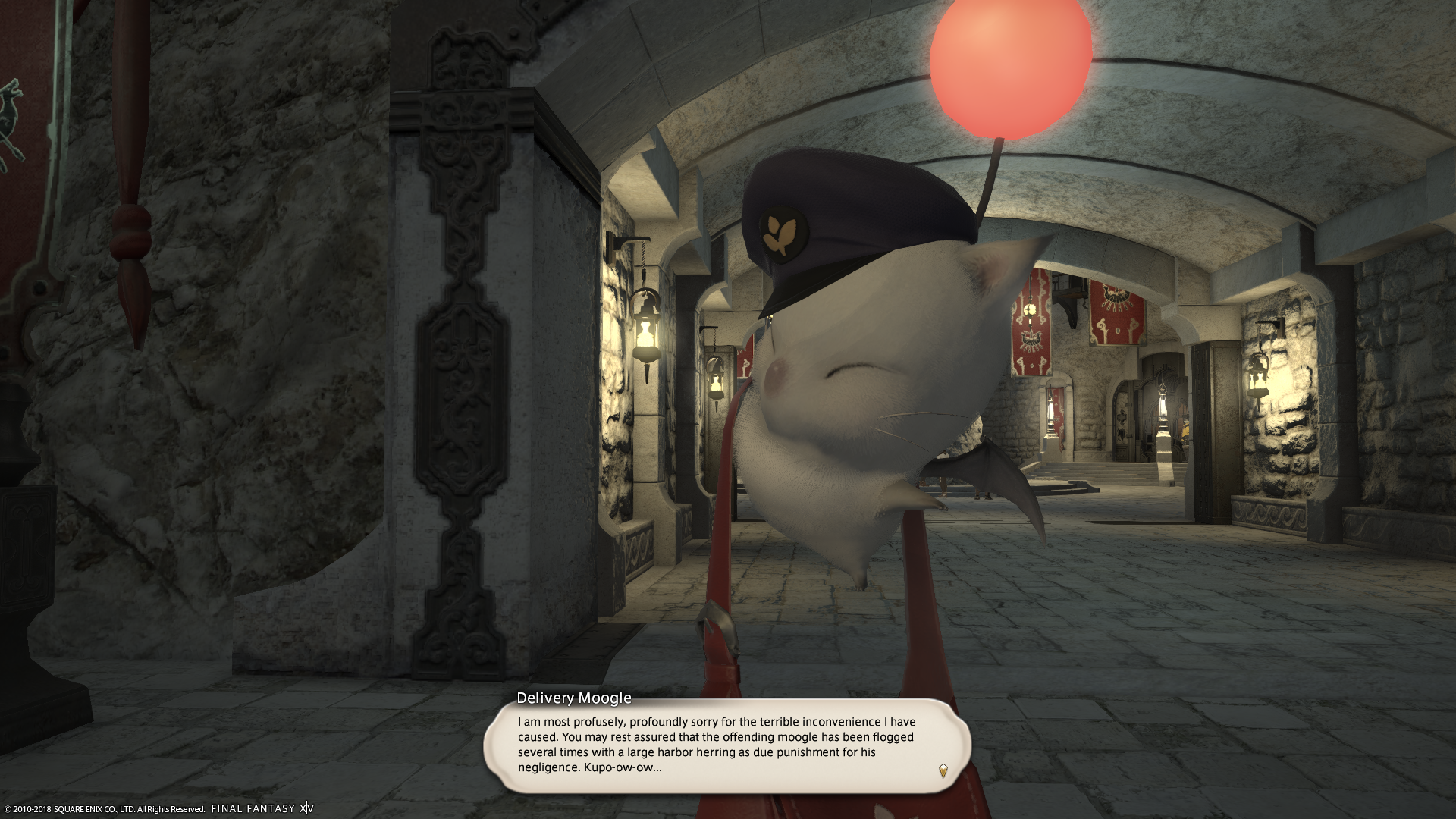This screenshot has height=819, width=1456.
Task: Click the dialogue continue arrow indicator
Action: coord(943,770)
